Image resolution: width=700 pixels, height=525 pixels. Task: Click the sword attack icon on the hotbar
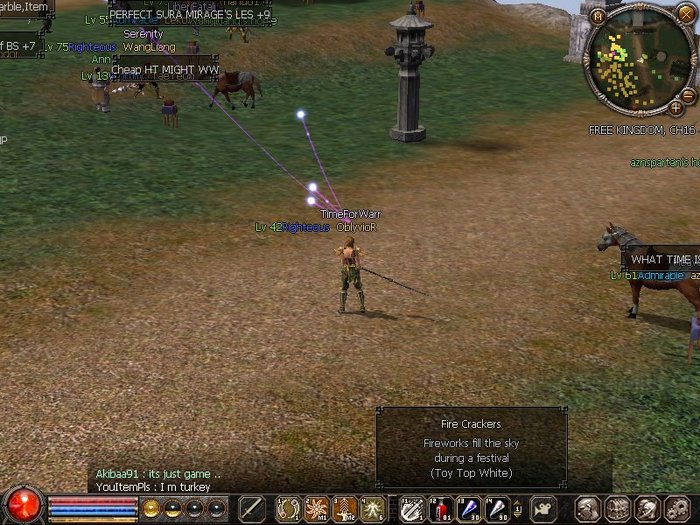(251, 508)
